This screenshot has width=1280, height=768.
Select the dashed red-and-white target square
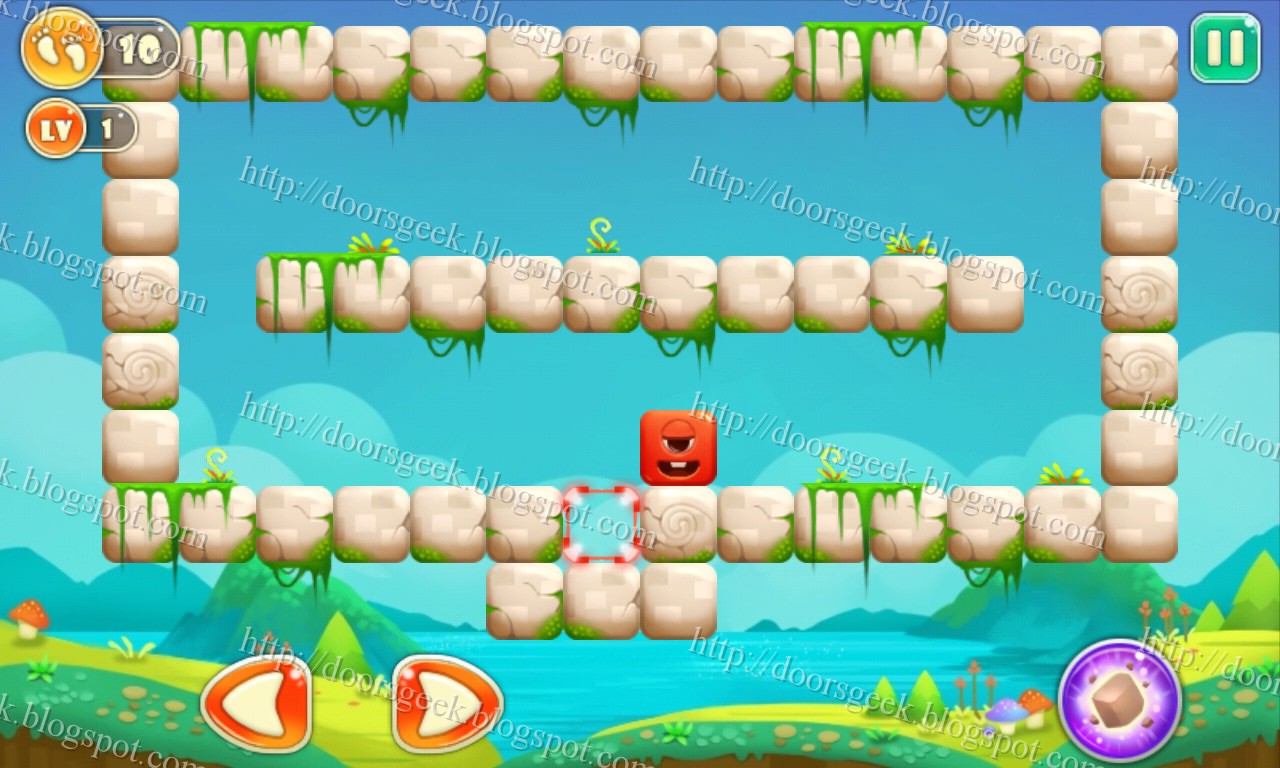pyautogui.click(x=601, y=523)
